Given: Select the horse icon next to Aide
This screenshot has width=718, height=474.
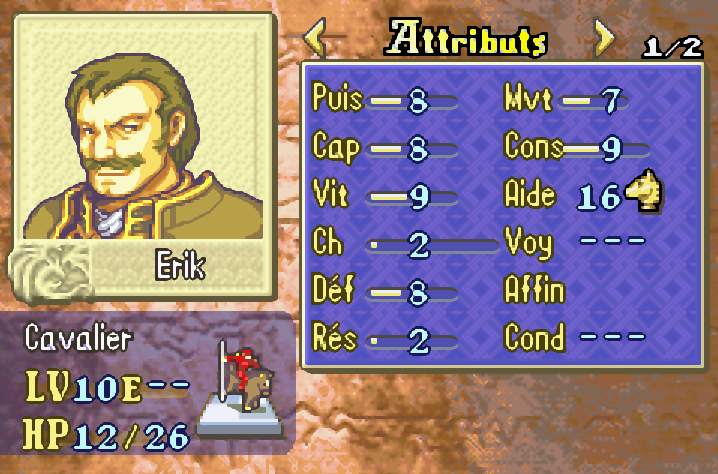Looking at the screenshot, I should tap(645, 192).
